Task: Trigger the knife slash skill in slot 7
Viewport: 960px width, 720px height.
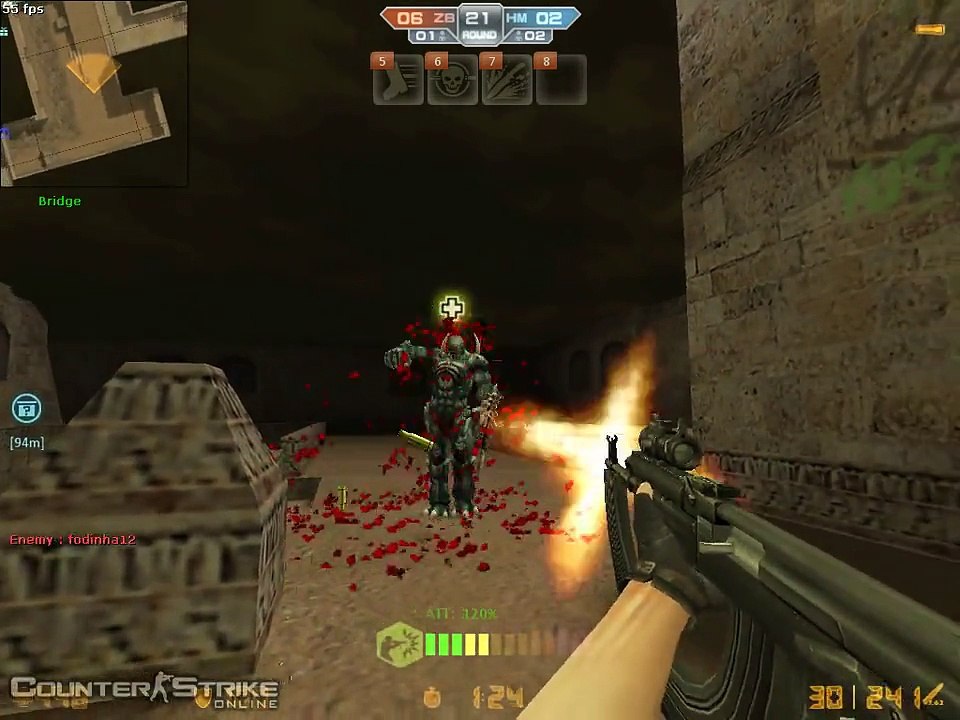Action: pos(506,80)
